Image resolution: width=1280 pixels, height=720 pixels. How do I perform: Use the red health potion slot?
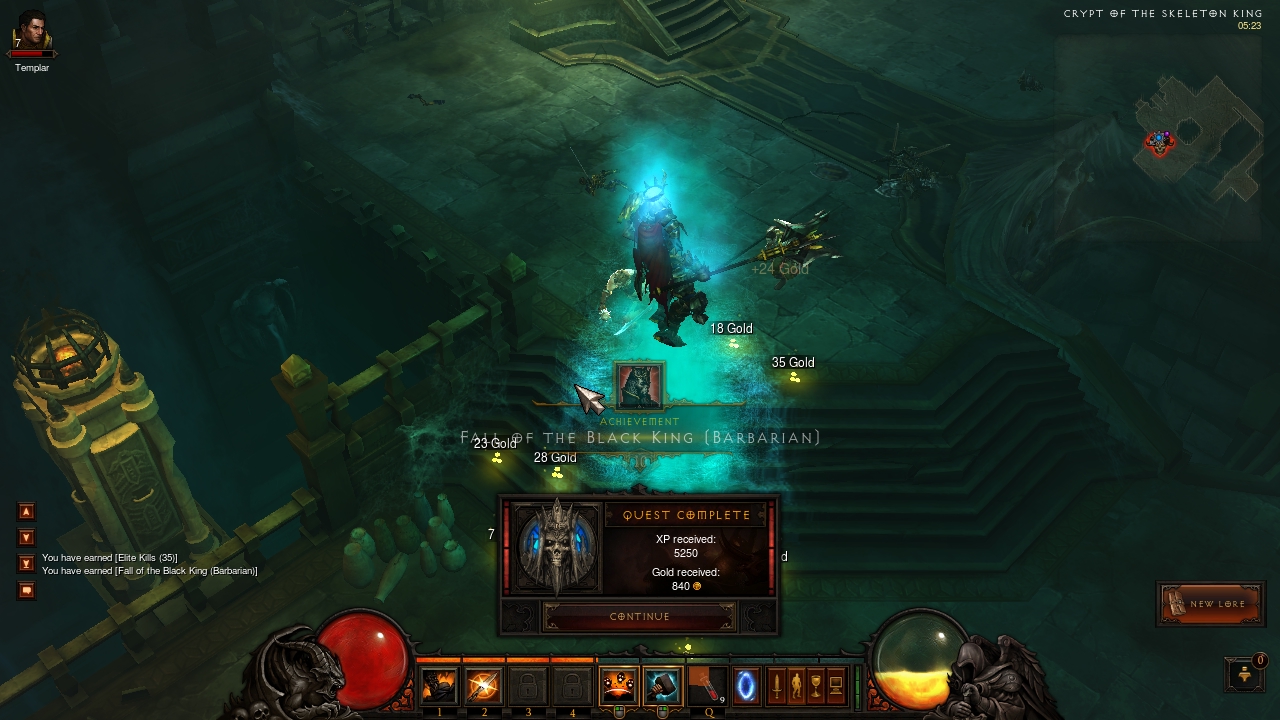click(706, 687)
